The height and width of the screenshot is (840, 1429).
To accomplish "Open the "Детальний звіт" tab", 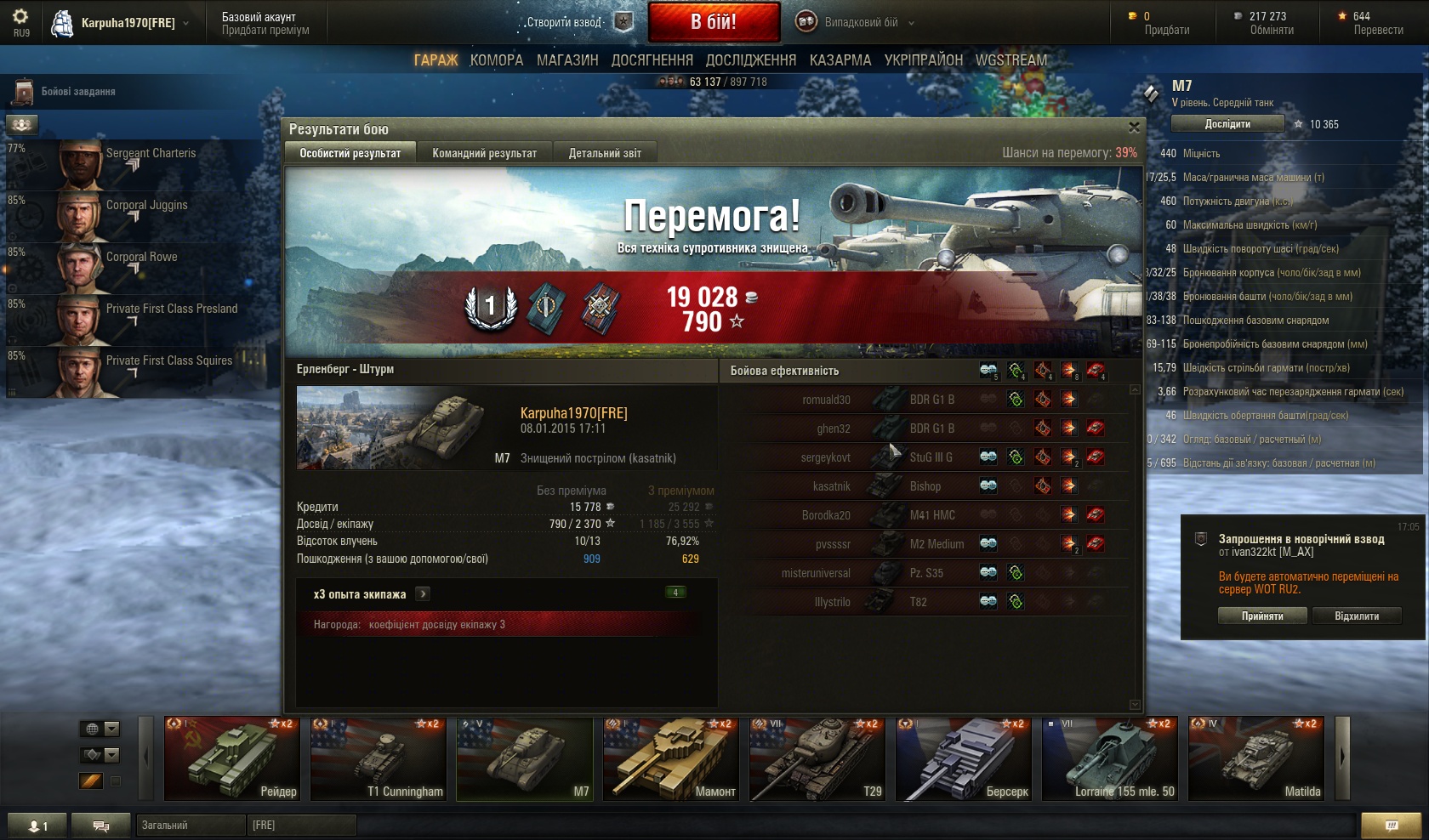I will point(605,153).
